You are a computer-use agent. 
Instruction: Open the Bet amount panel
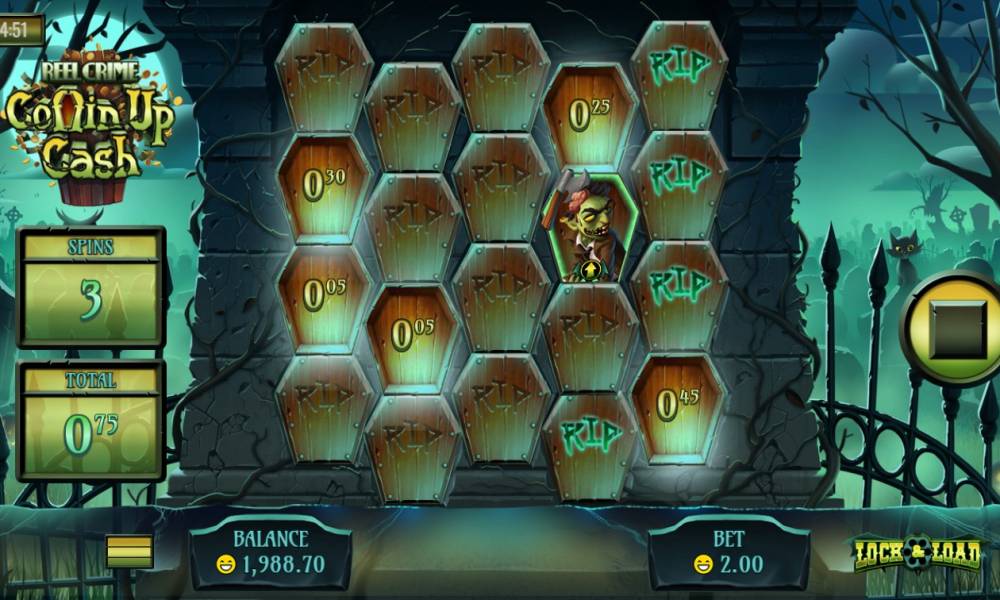point(728,553)
